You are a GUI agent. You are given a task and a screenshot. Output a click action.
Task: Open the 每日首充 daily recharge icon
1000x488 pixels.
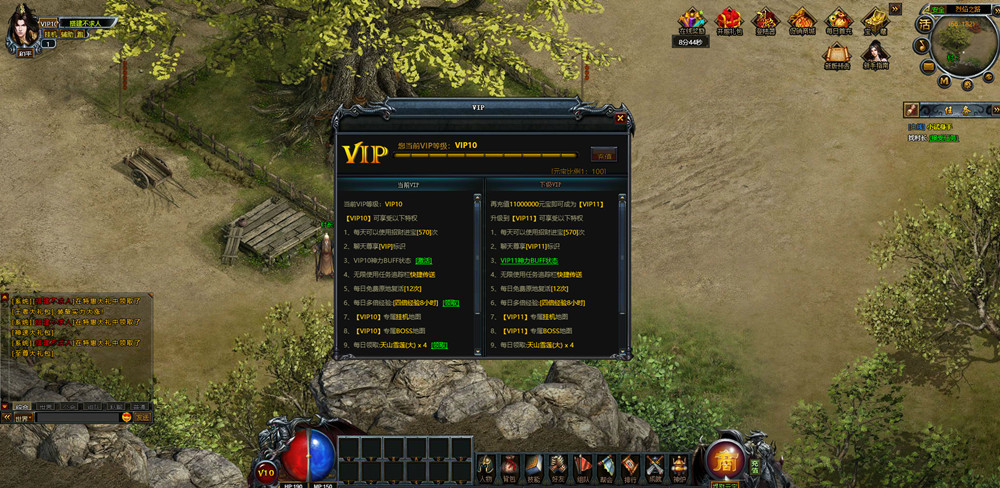point(838,20)
